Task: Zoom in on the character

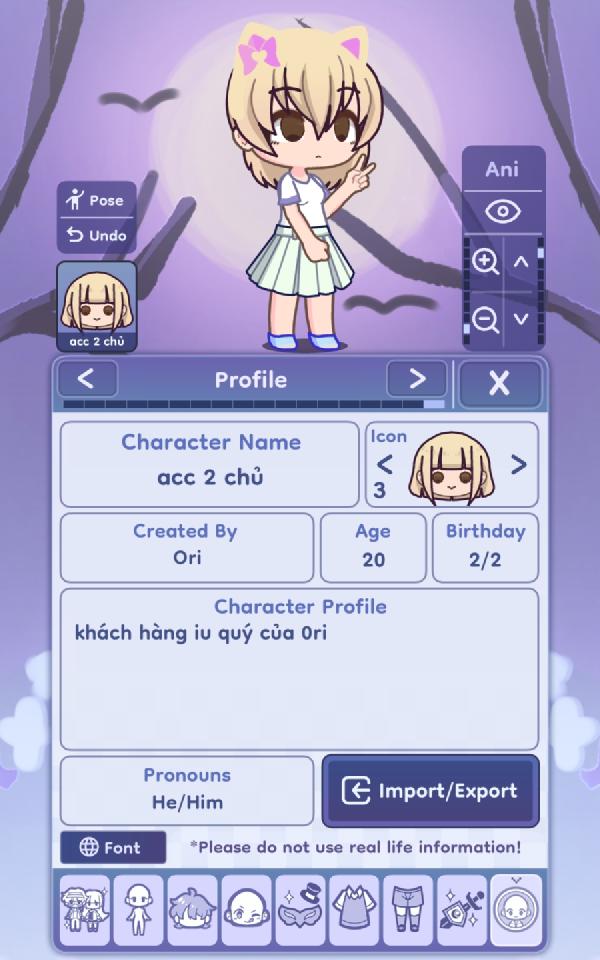Action: (x=486, y=263)
